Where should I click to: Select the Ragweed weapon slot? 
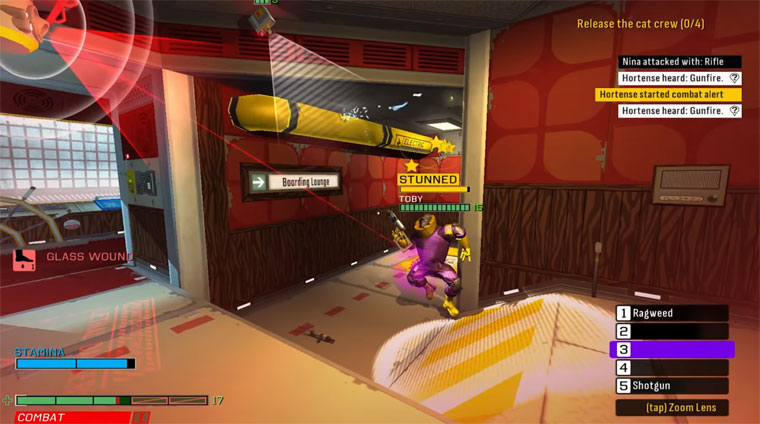coord(671,313)
